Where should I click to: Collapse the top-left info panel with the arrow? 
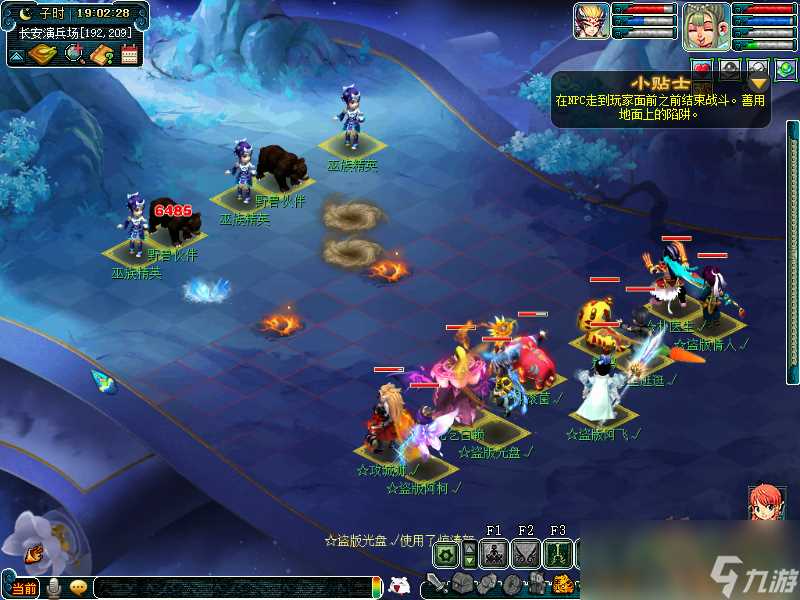(17, 55)
